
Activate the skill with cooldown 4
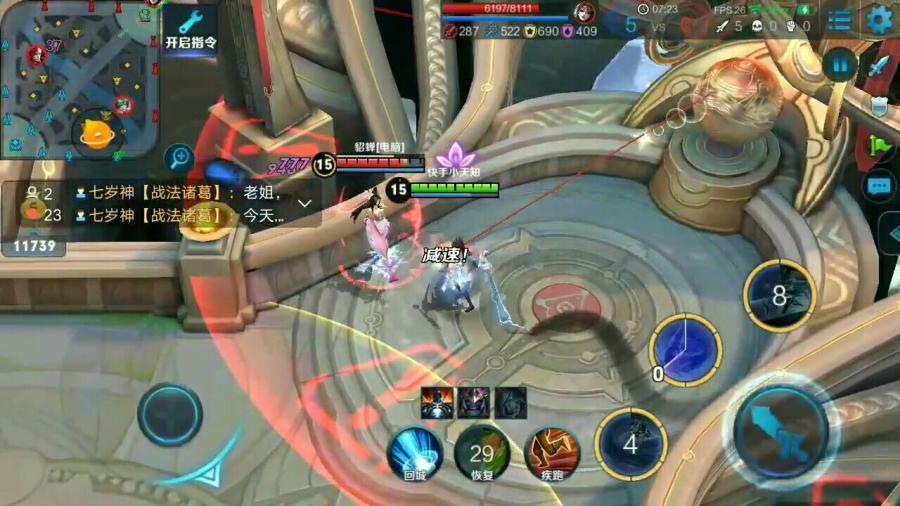[x=631, y=444]
